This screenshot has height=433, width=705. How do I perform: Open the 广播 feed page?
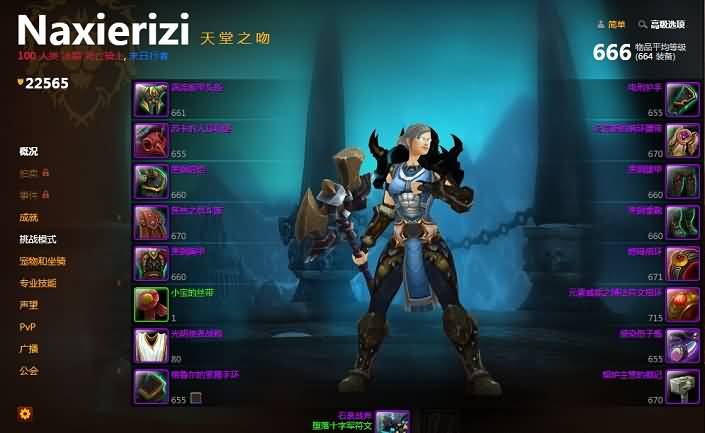click(29, 349)
